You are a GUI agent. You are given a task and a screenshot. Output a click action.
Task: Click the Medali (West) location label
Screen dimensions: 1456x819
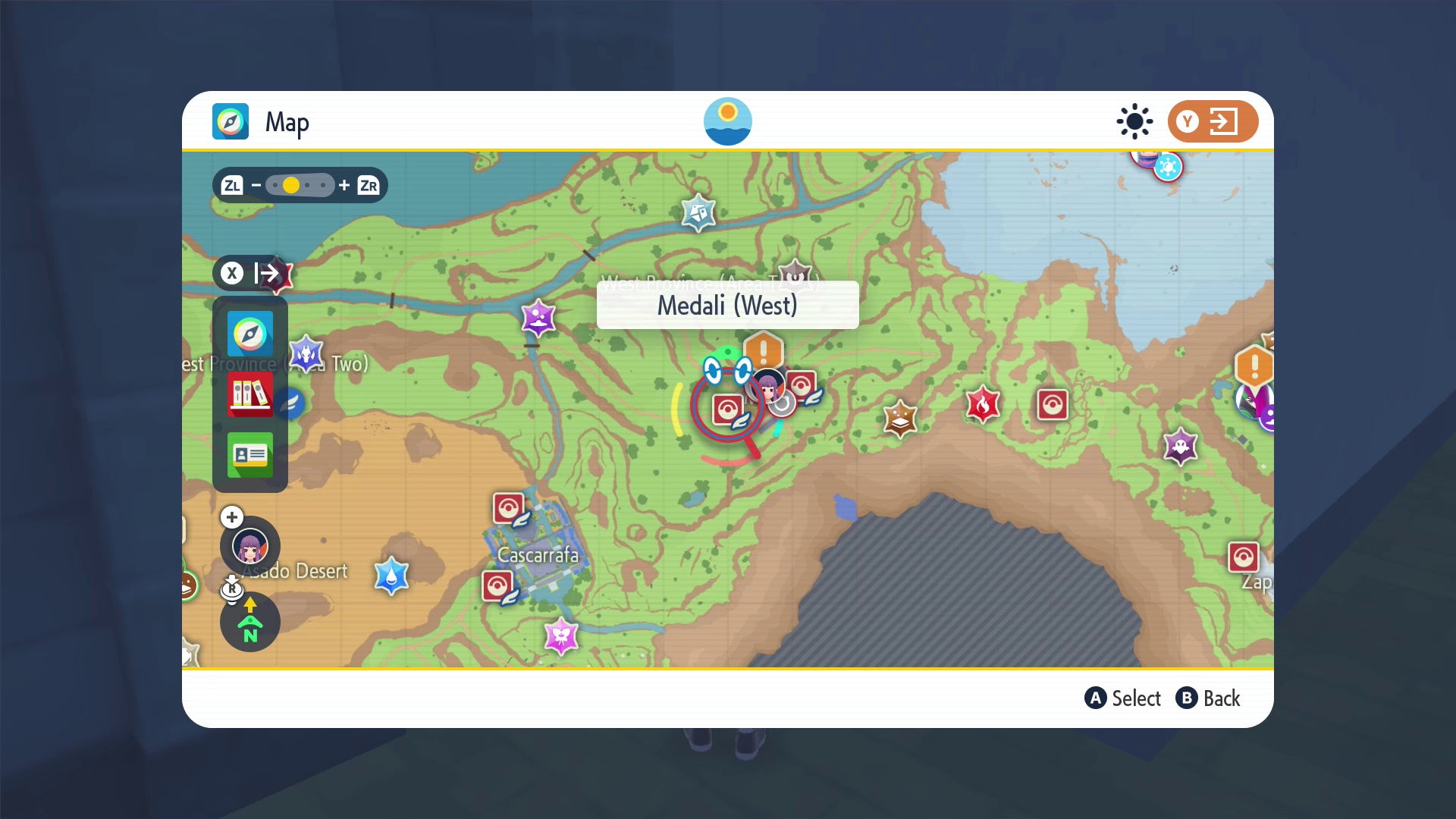coord(727,306)
